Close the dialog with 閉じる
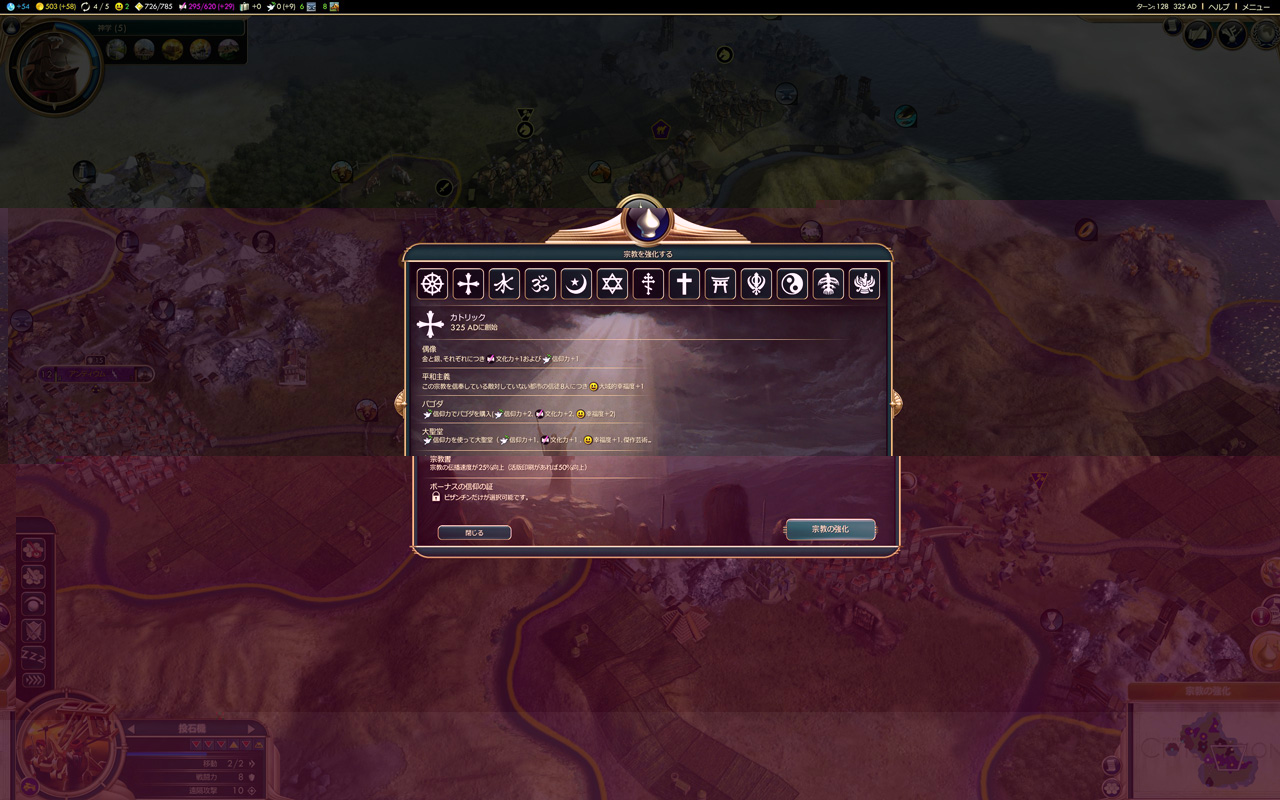The height and width of the screenshot is (800, 1280). 474,533
